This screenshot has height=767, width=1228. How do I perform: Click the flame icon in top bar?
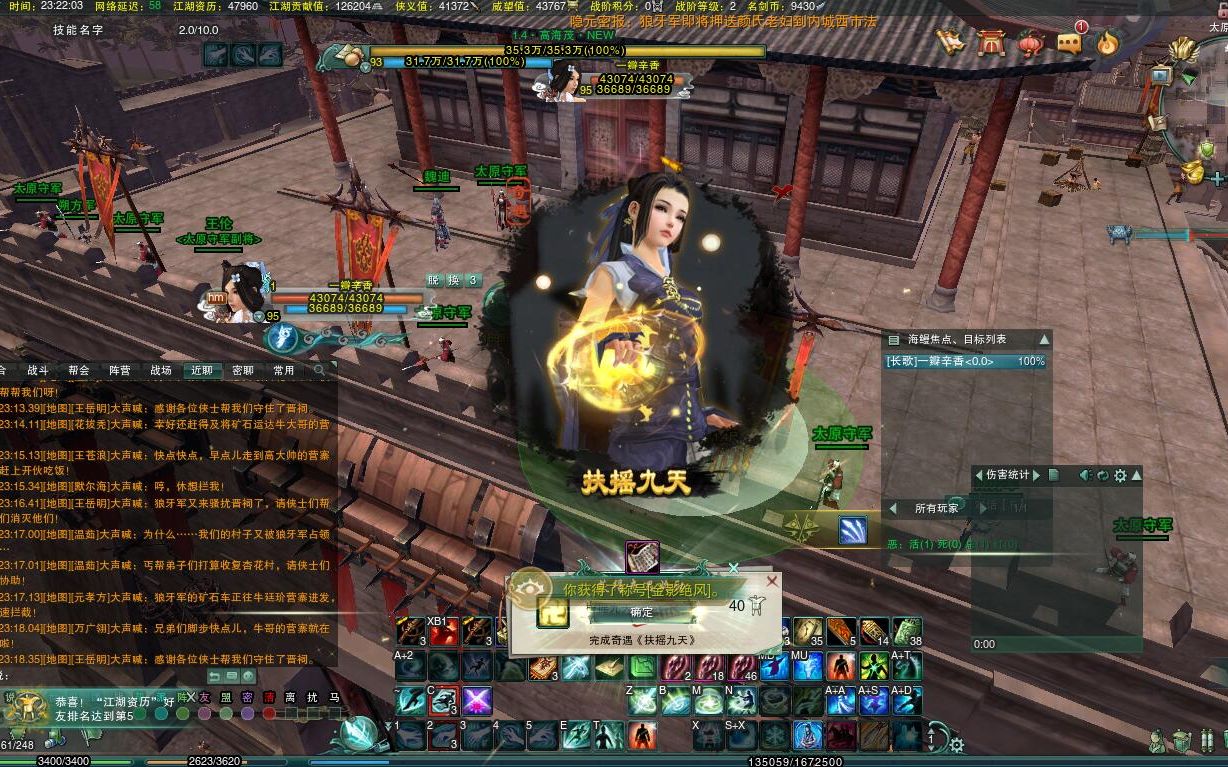tap(1107, 43)
